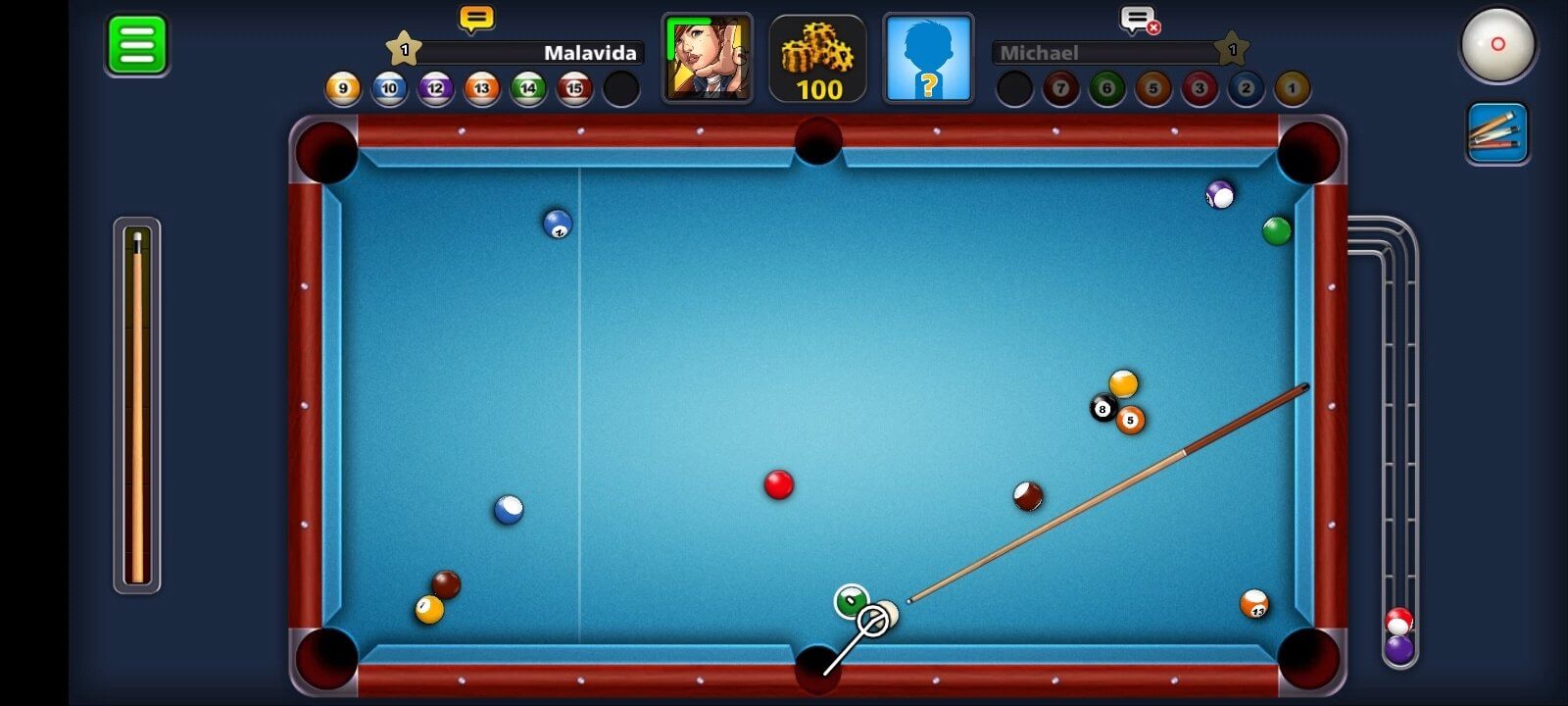Tap Malavida's player avatar
This screenshot has height=706, width=1568.
pyautogui.click(x=708, y=57)
